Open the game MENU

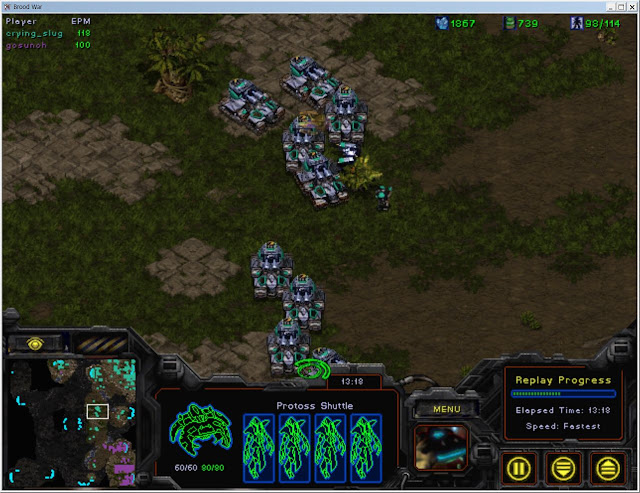click(446, 409)
